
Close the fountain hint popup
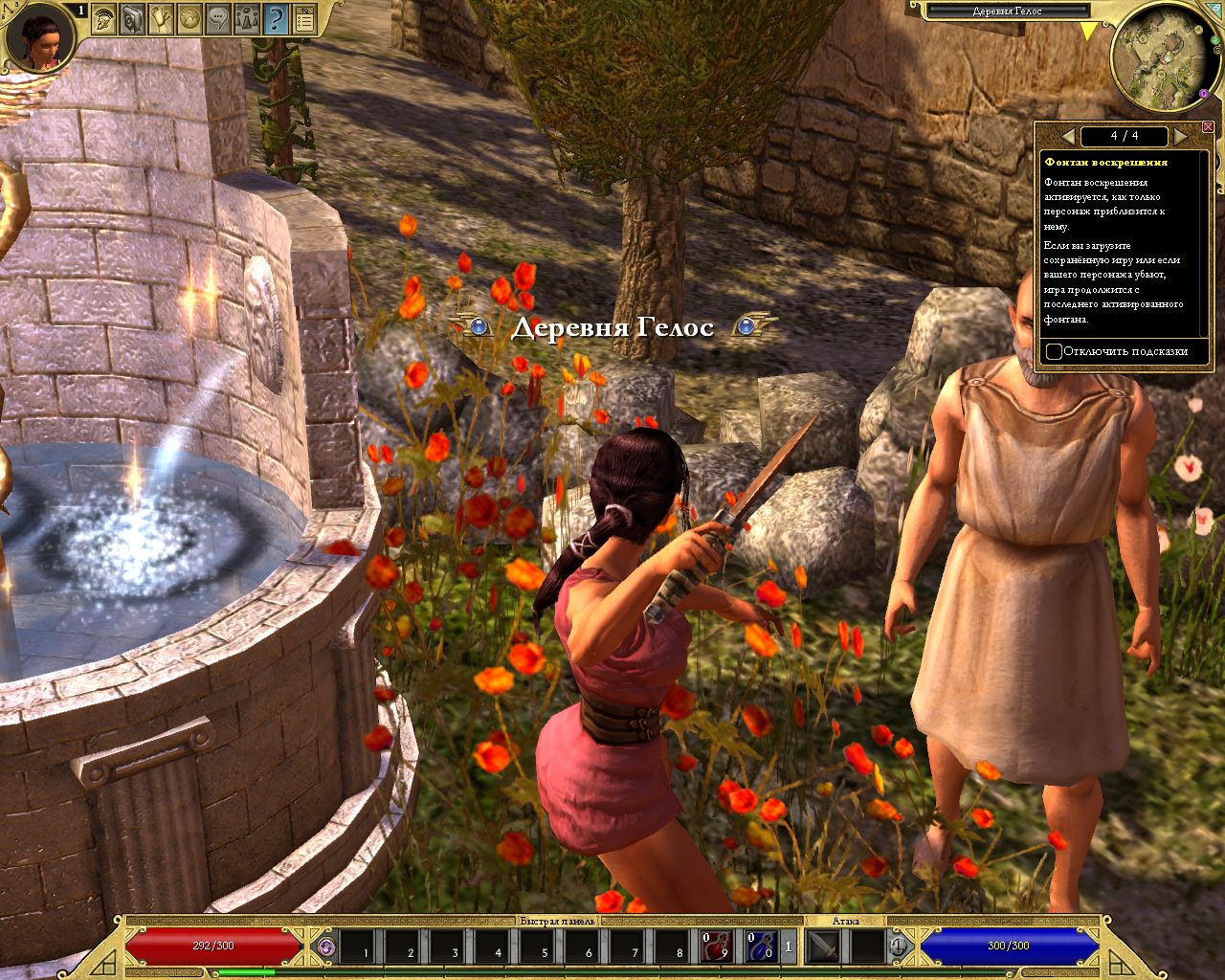(1208, 127)
